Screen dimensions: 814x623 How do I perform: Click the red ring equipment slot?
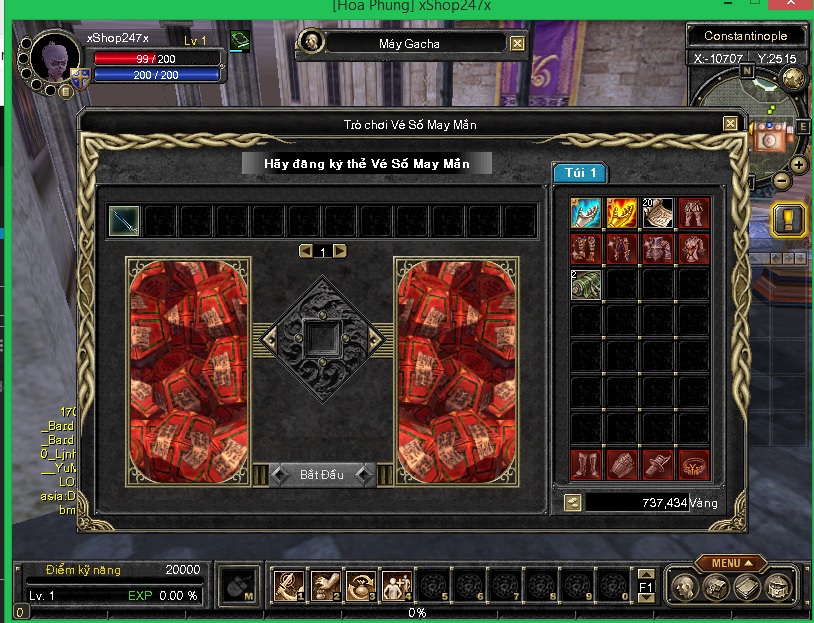(x=693, y=464)
